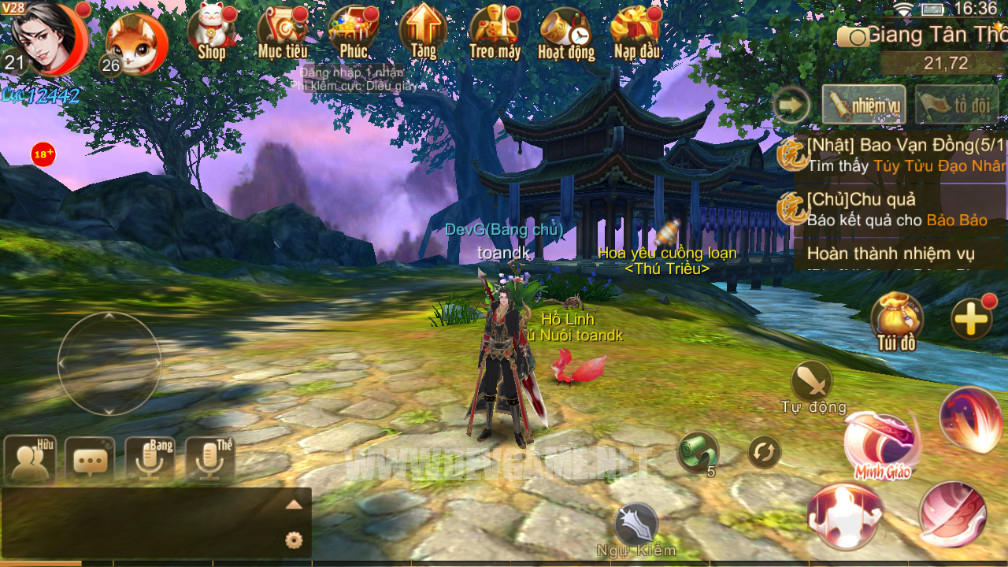
Task: Open the Shop lucky cat icon
Action: 211,30
